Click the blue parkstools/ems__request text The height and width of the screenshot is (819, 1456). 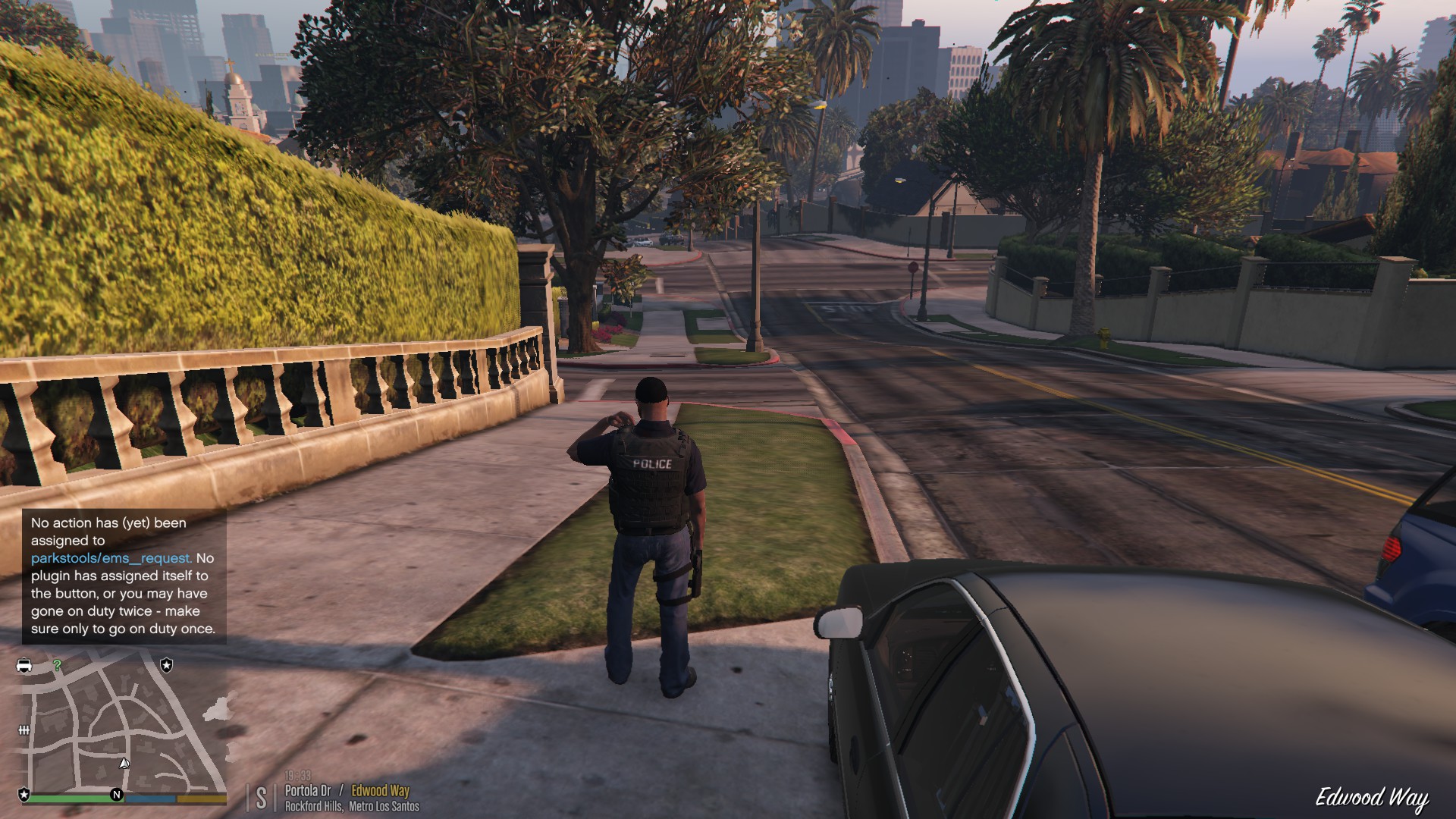click(111, 558)
